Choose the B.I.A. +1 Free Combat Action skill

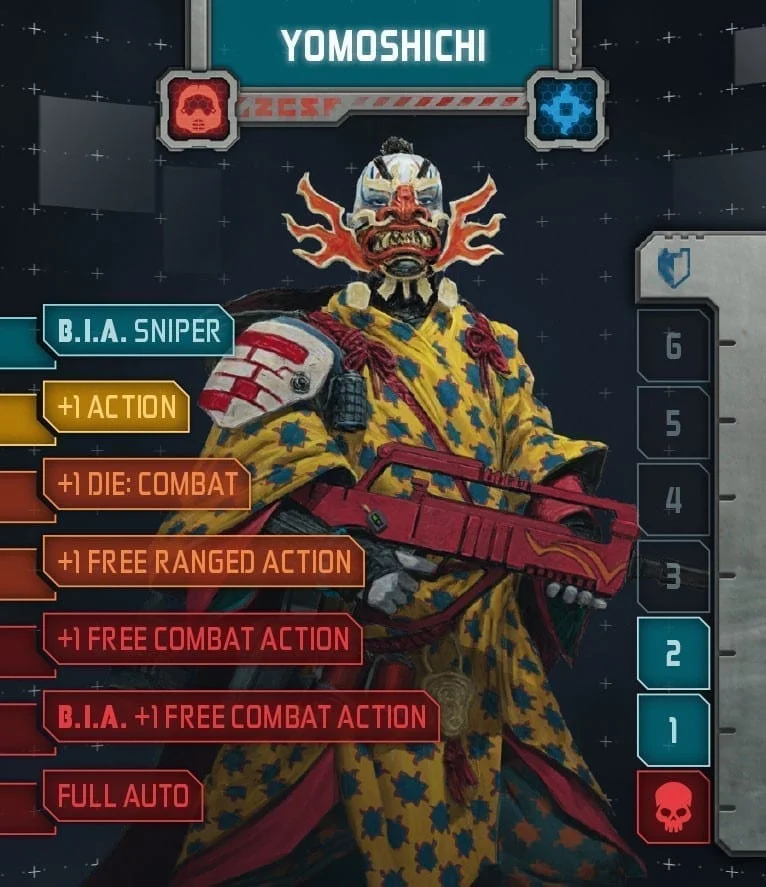pos(240,717)
